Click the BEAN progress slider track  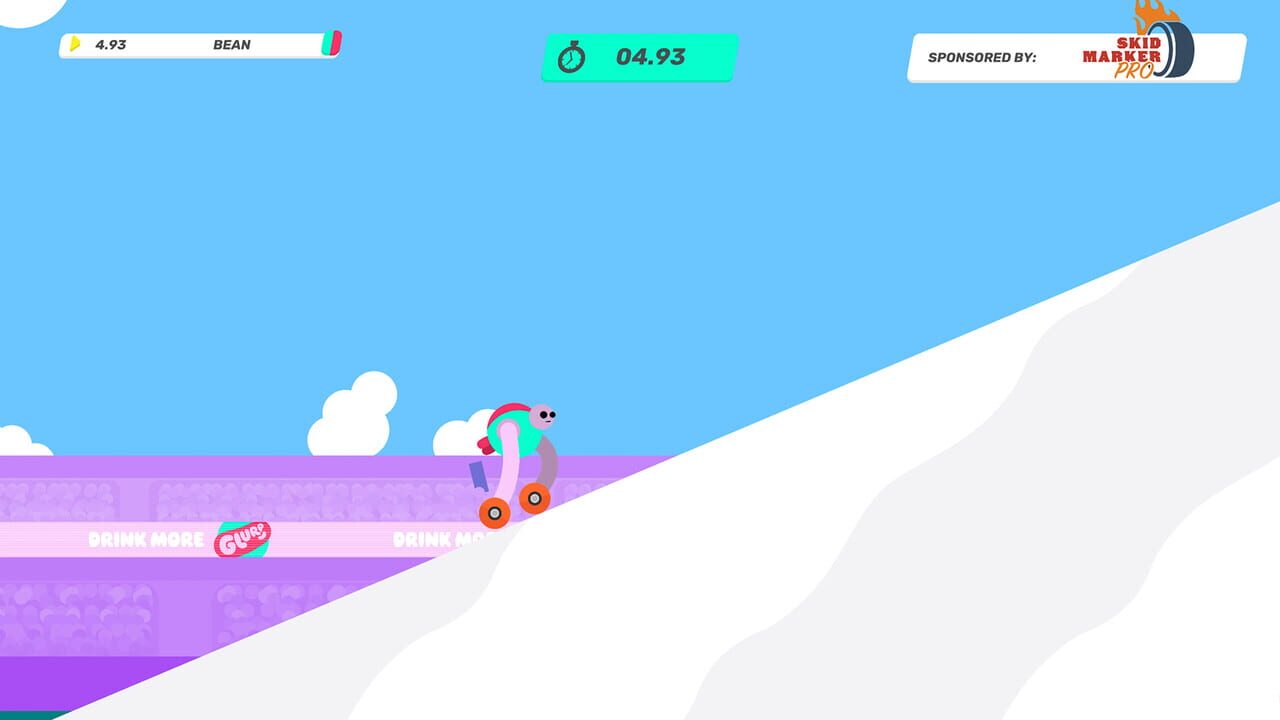pyautogui.click(x=200, y=44)
